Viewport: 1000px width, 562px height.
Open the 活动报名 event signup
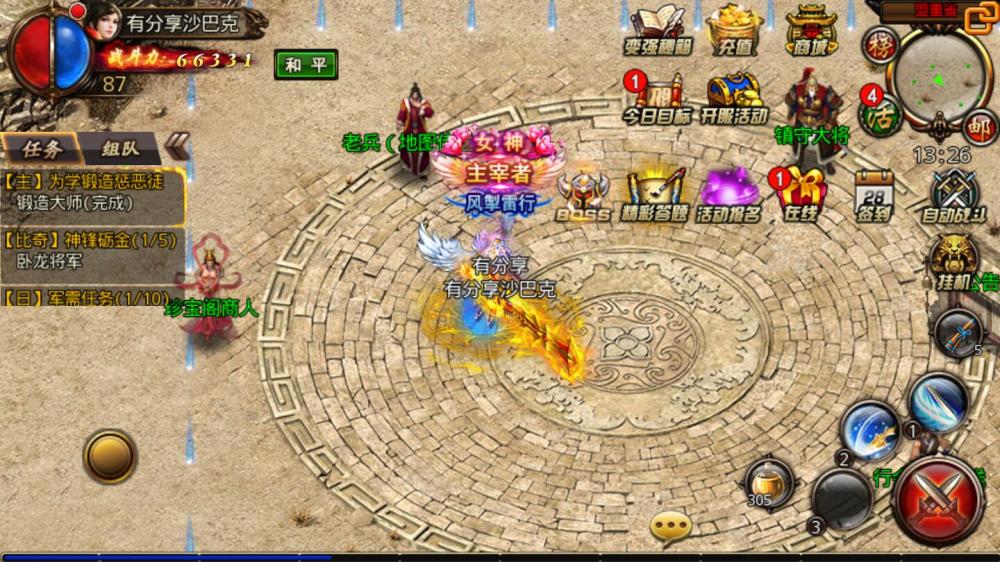pyautogui.click(x=729, y=194)
